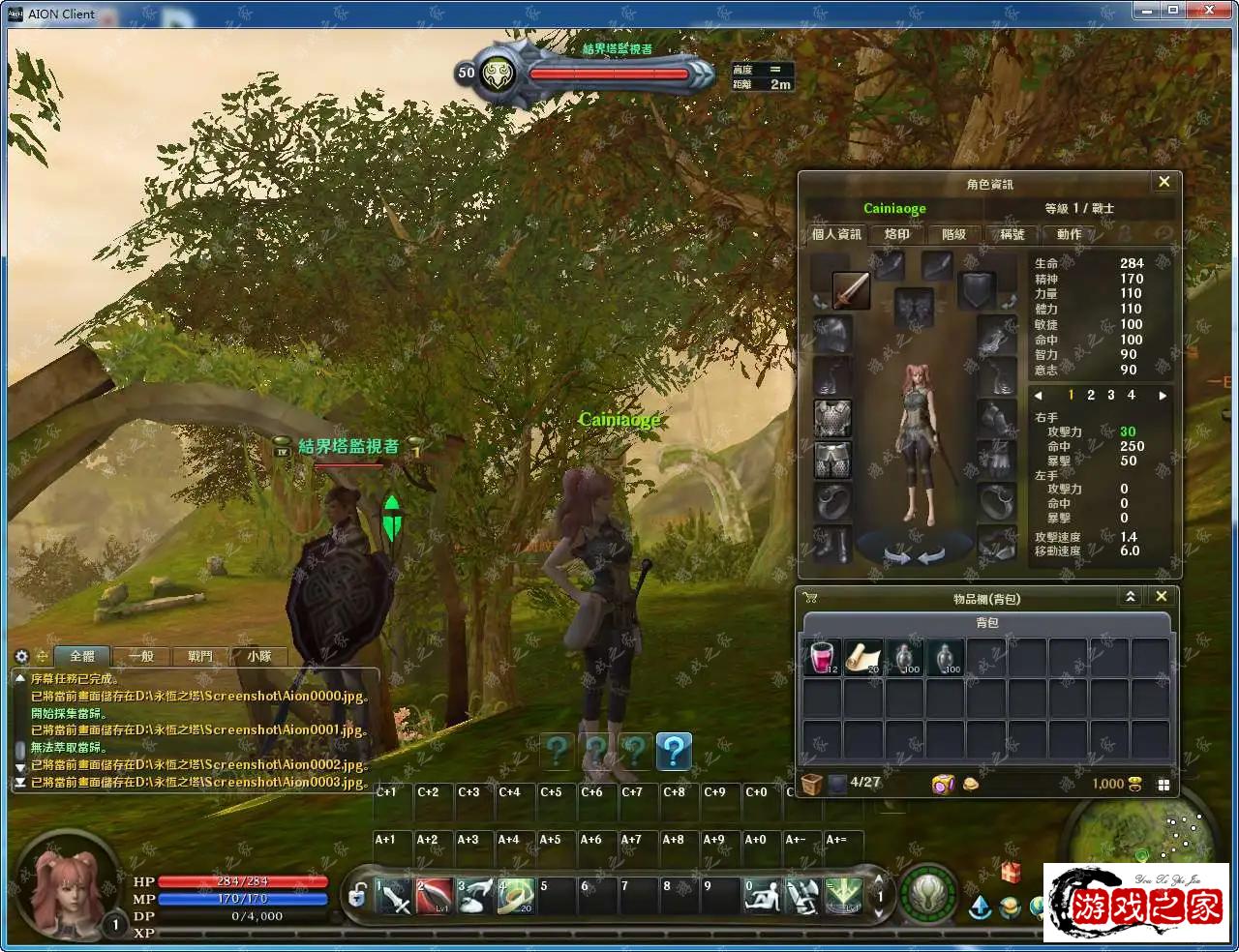Close the 物品欄 inventory window
Viewport: 1239px width, 952px height.
[x=1163, y=596]
